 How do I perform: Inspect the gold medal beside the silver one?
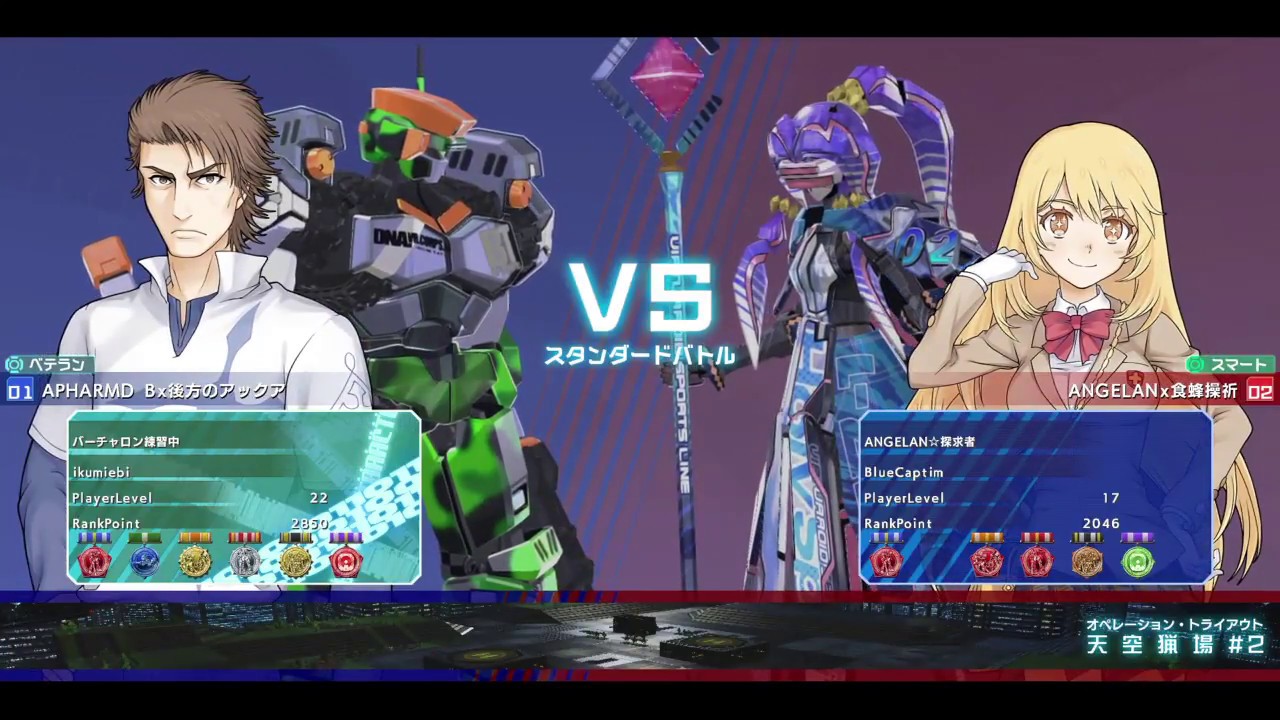pyautogui.click(x=195, y=562)
